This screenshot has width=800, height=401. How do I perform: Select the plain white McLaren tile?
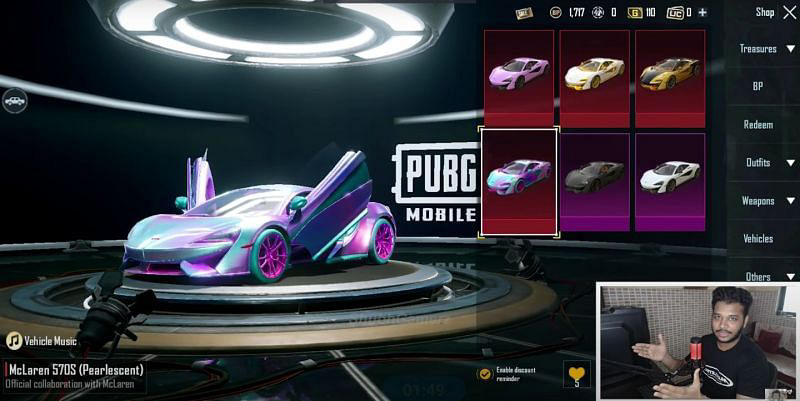pyautogui.click(x=670, y=181)
